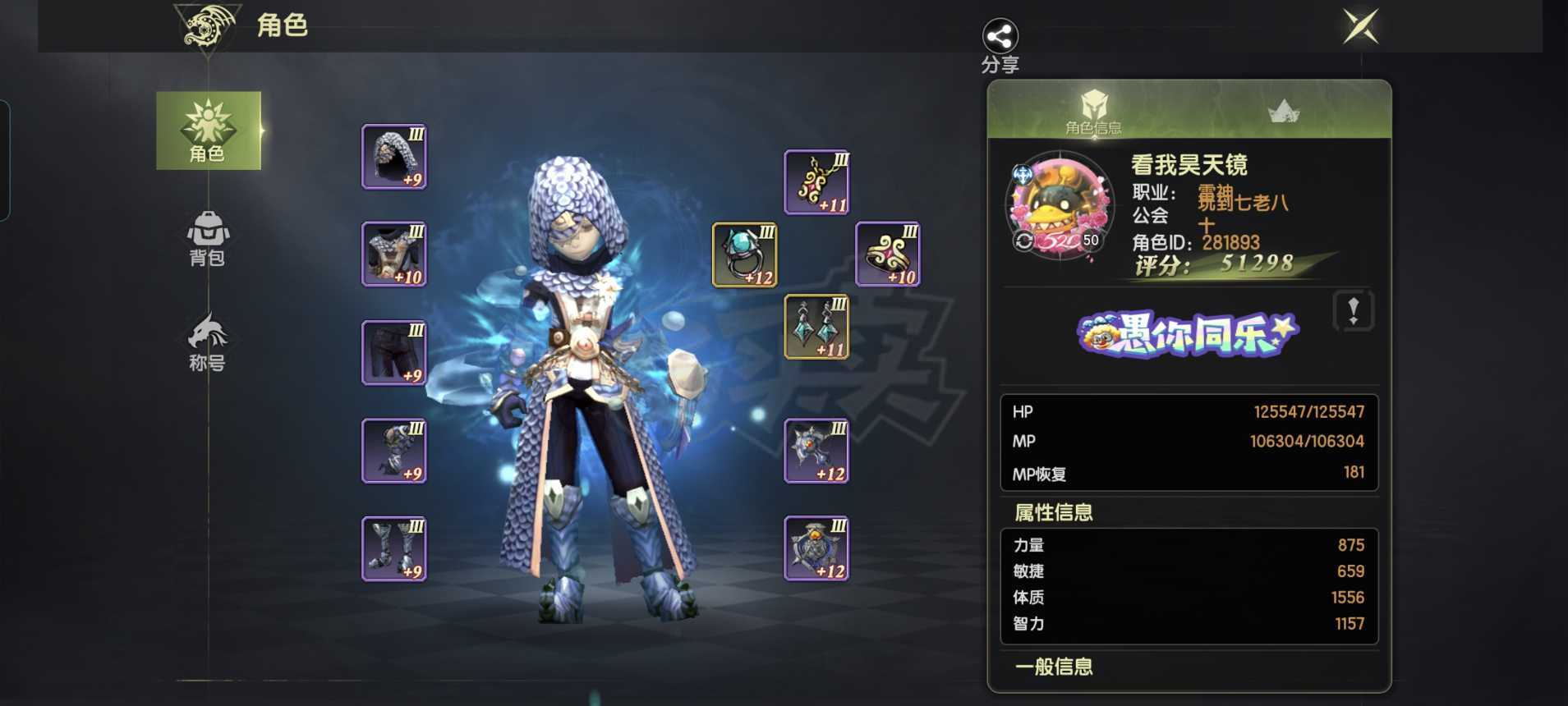
Task: Inspect the +12 secondary weapon slot
Action: pos(816,548)
